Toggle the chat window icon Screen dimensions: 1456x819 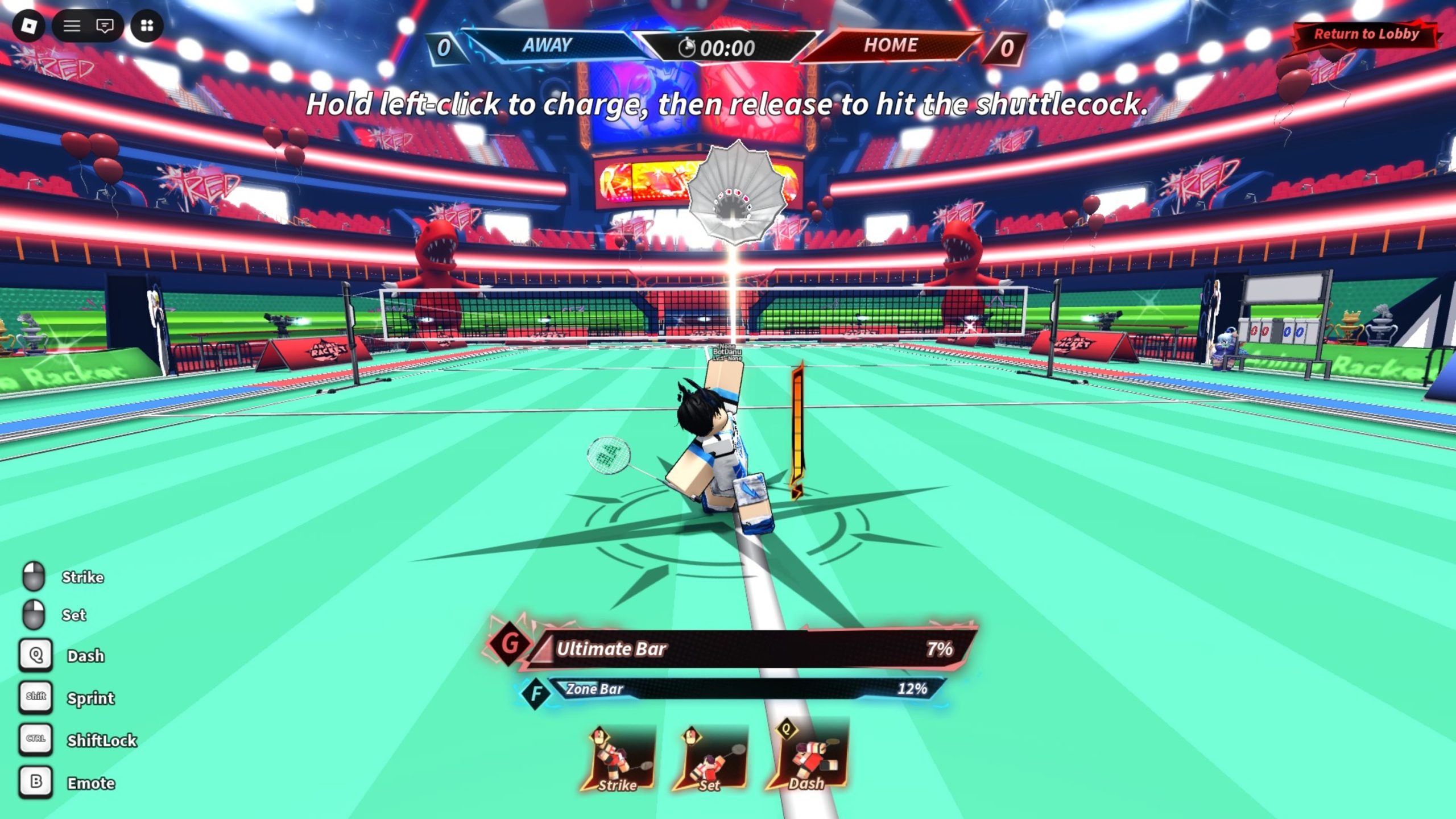(x=105, y=26)
